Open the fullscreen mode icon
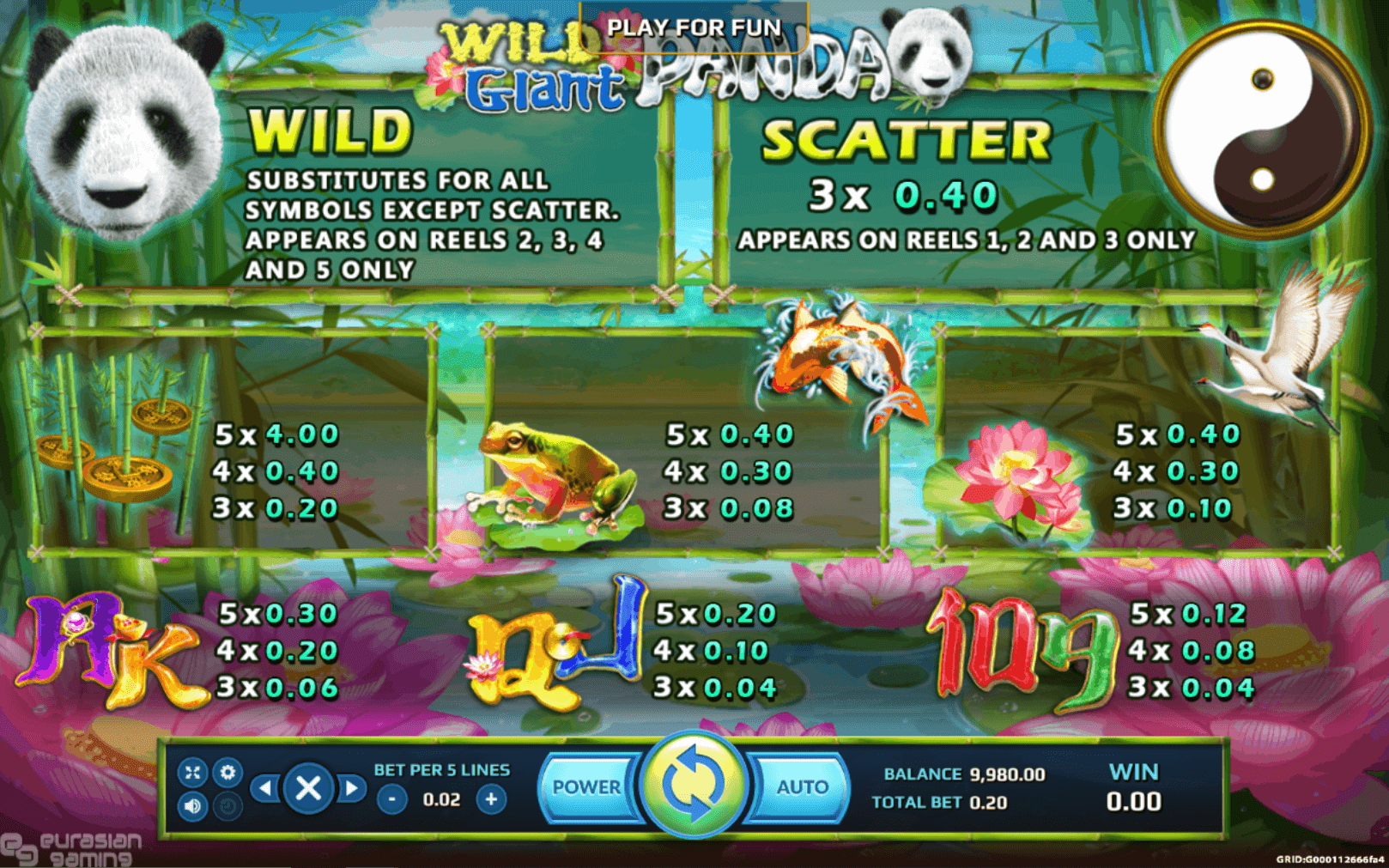 [x=194, y=771]
